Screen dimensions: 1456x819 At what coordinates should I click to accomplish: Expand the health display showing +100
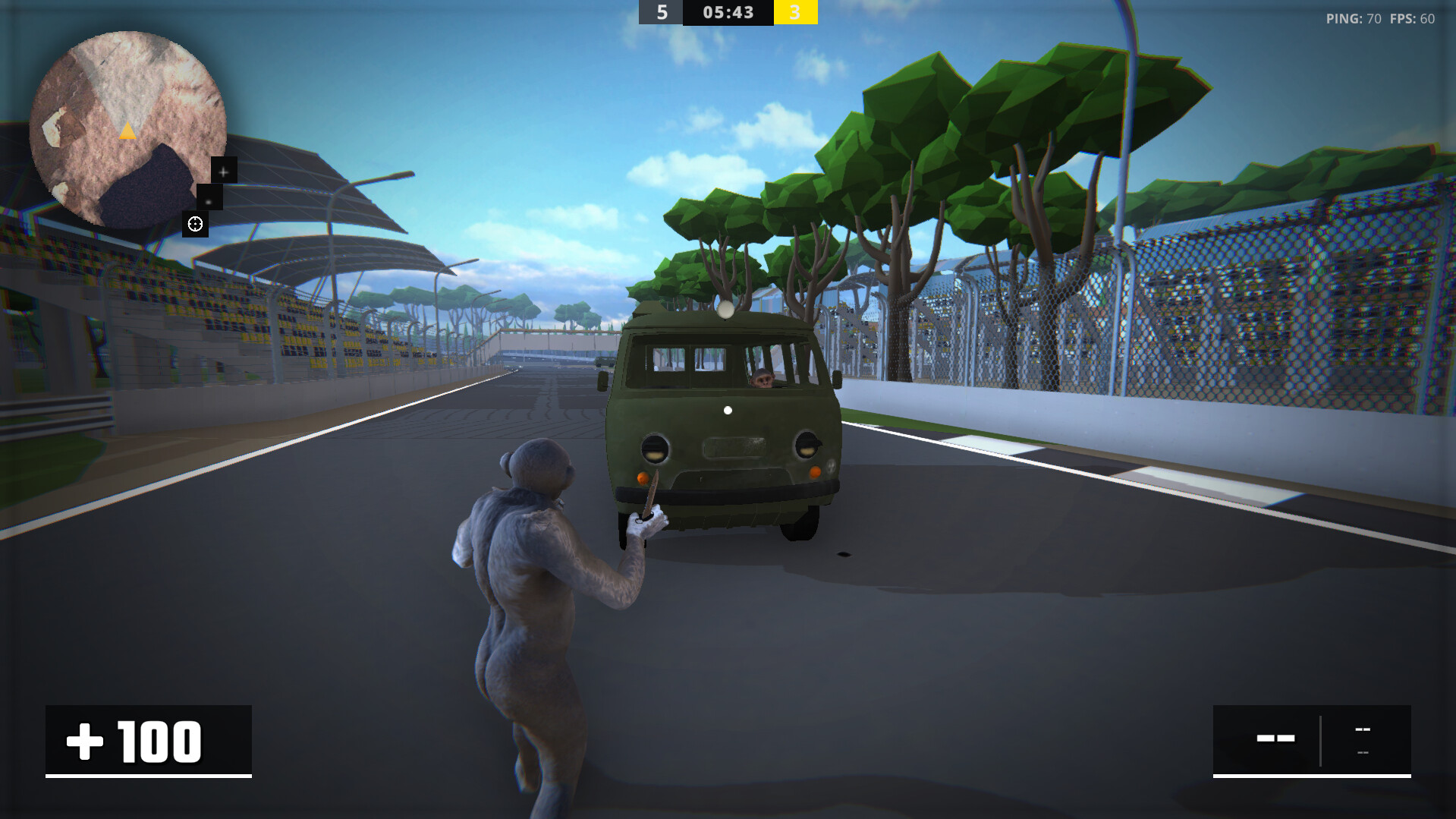[149, 741]
